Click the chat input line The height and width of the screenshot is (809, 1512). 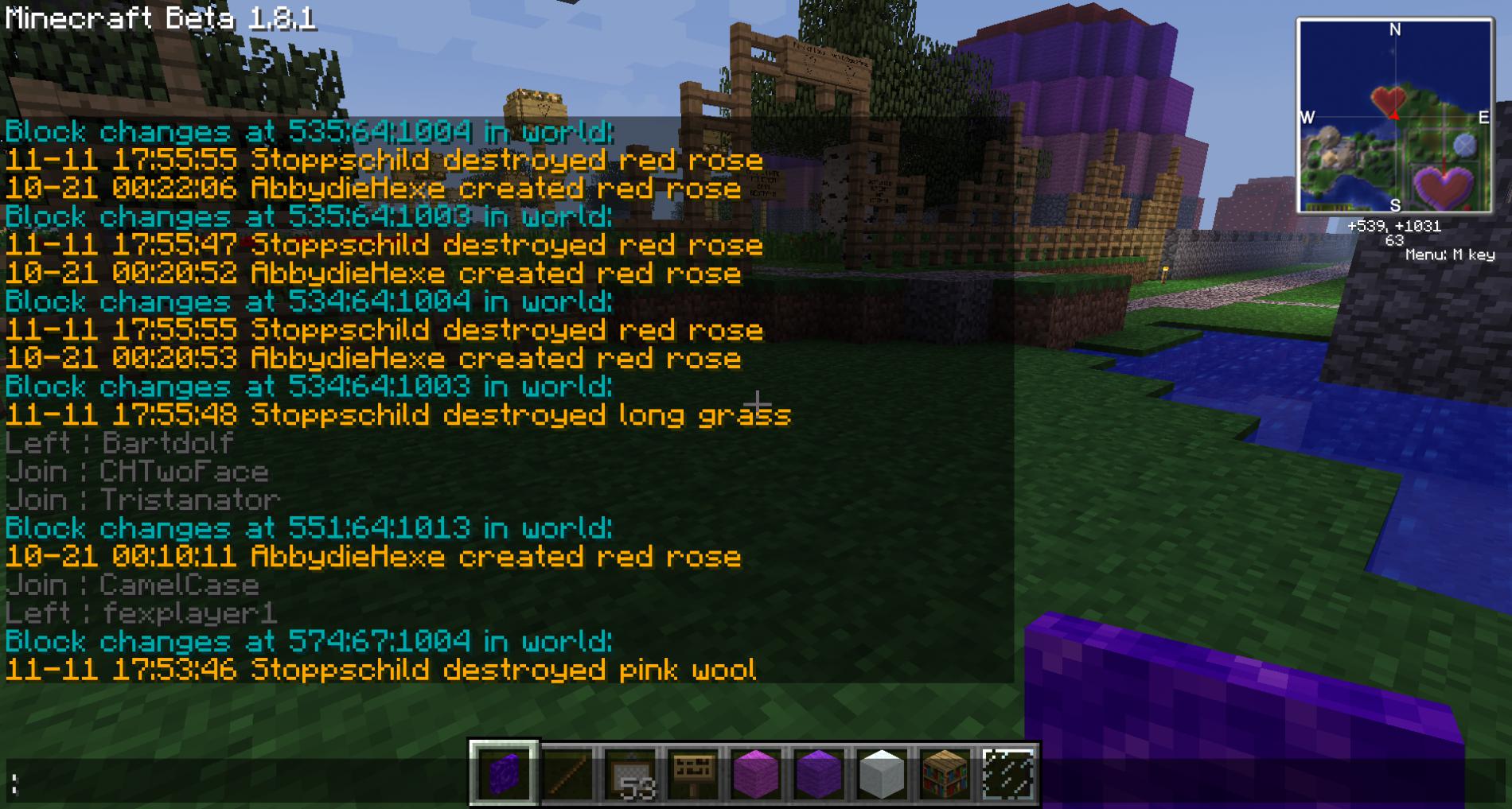coord(239,784)
